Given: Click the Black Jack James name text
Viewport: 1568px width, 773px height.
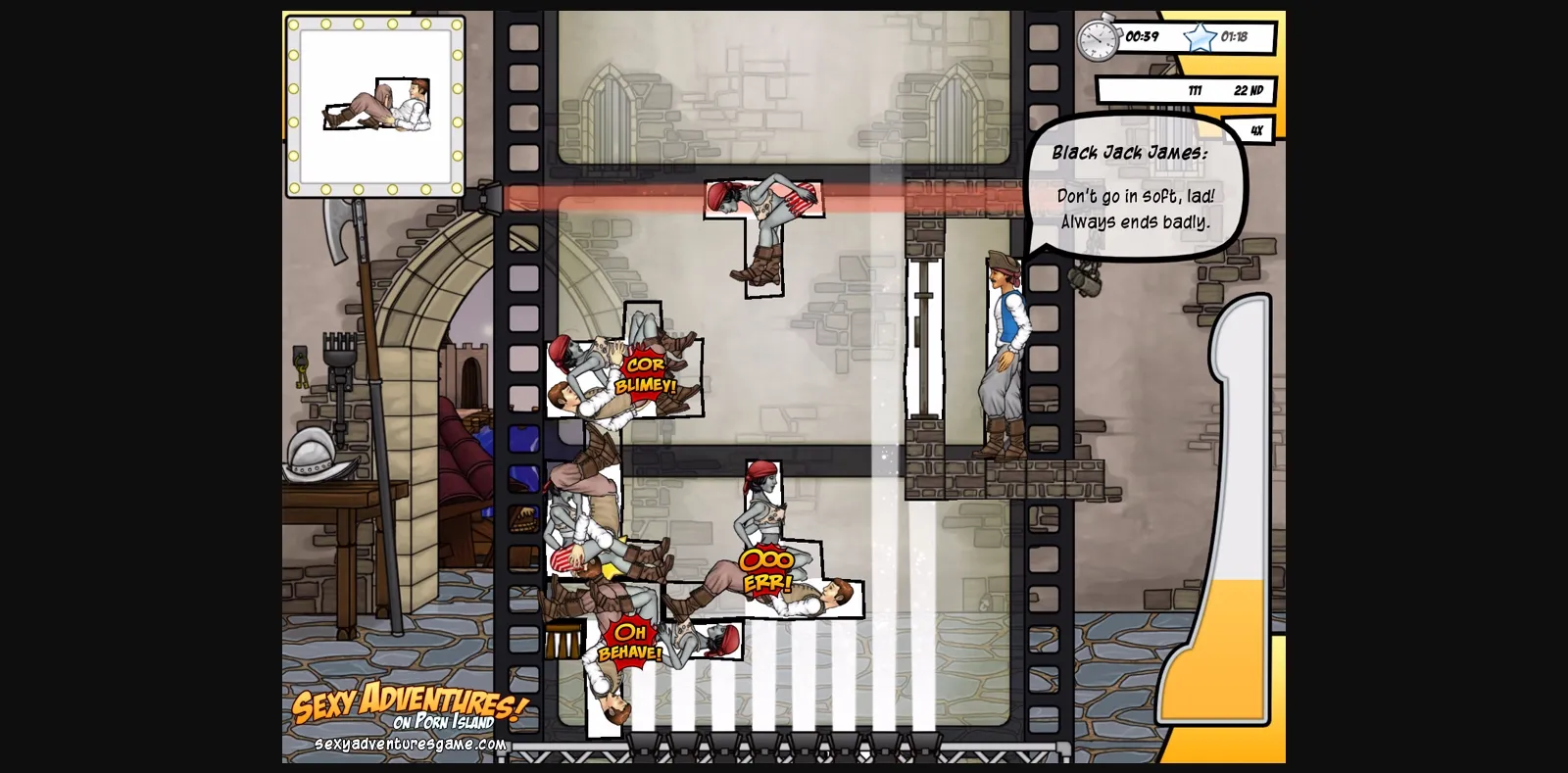Looking at the screenshot, I should coord(1129,153).
